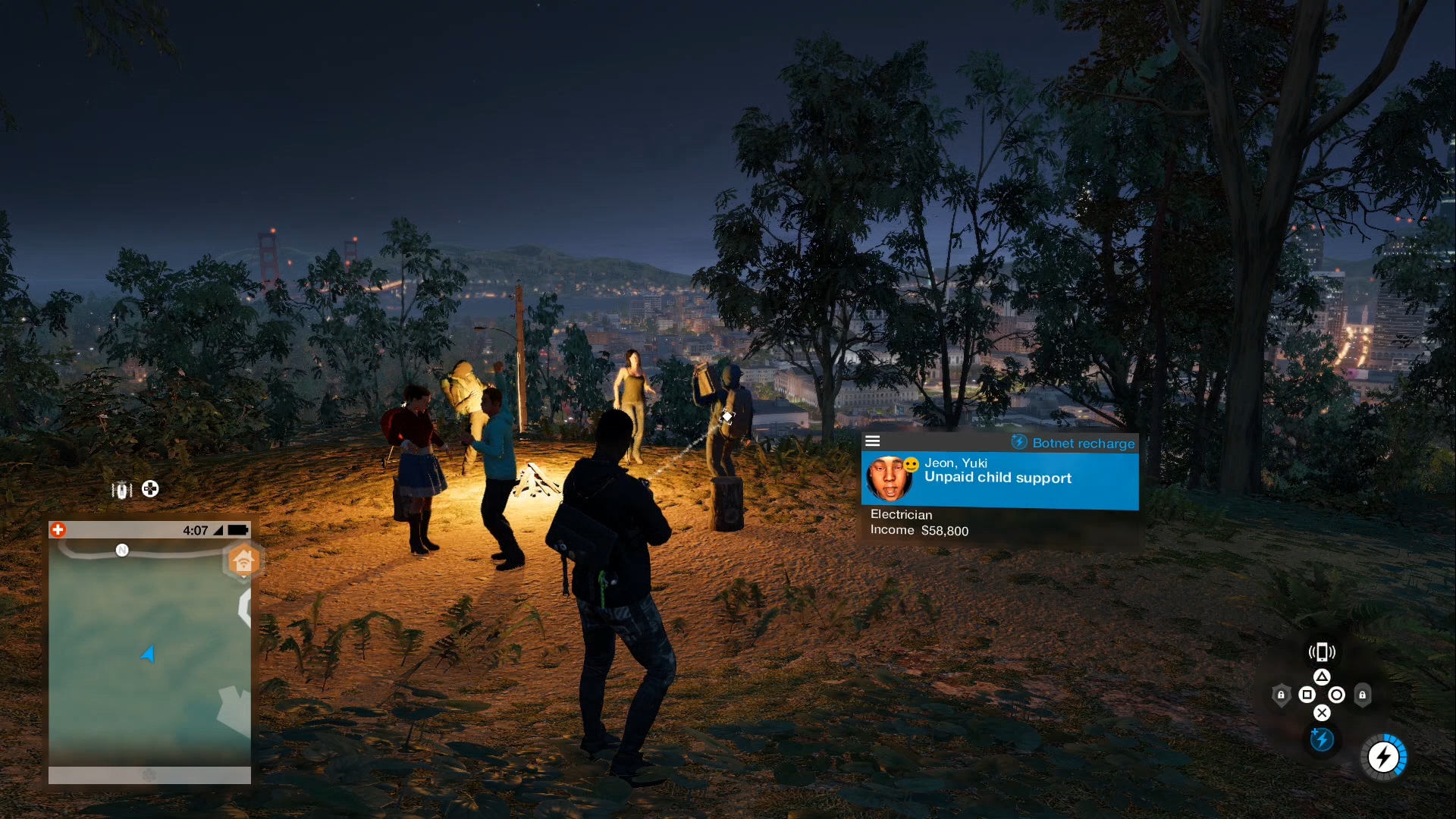Click the gadget d-pad icon beside the drone
The height and width of the screenshot is (819, 1456).
click(x=150, y=489)
